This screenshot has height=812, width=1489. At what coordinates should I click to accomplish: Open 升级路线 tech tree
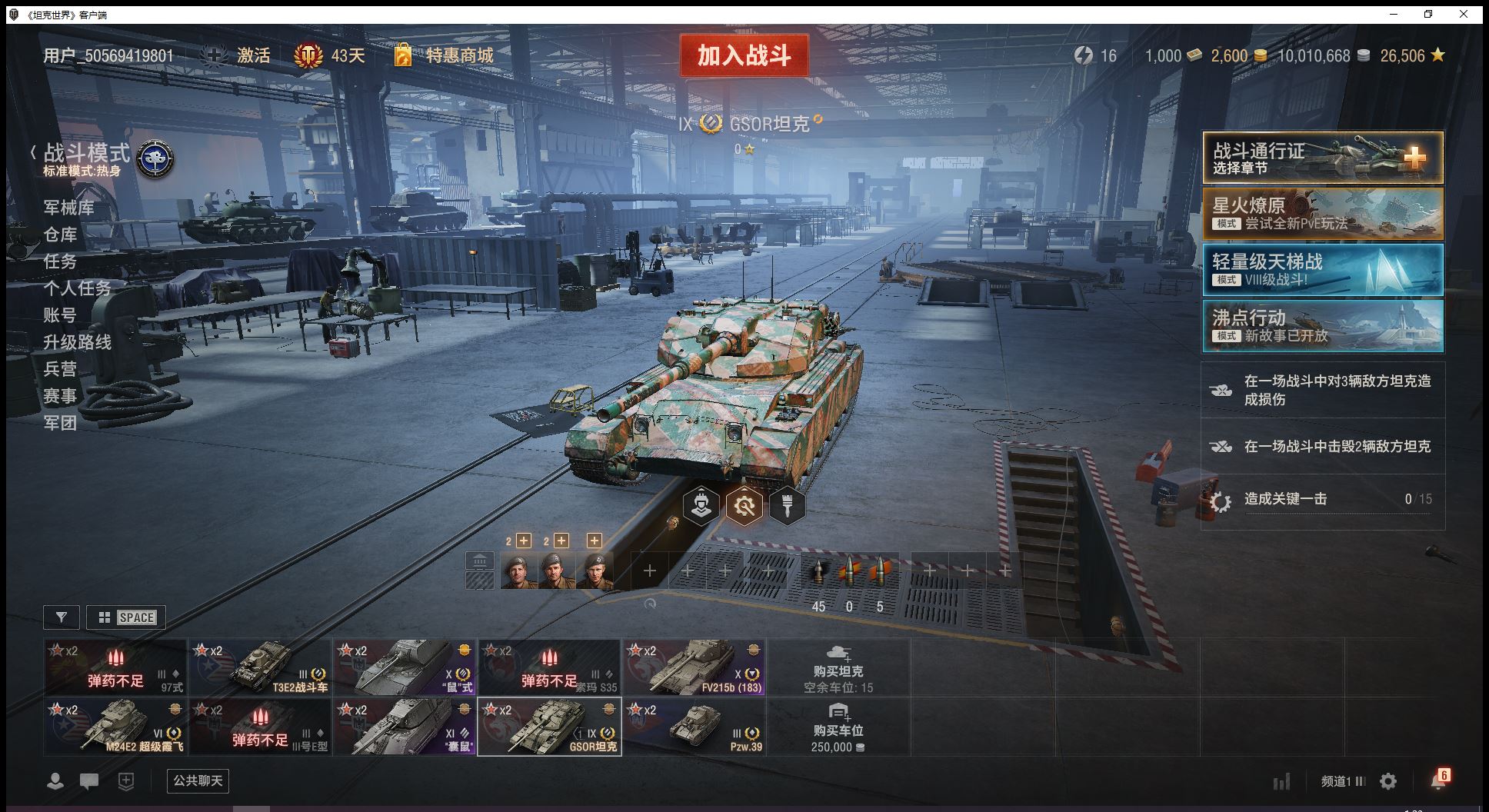pos(77,342)
